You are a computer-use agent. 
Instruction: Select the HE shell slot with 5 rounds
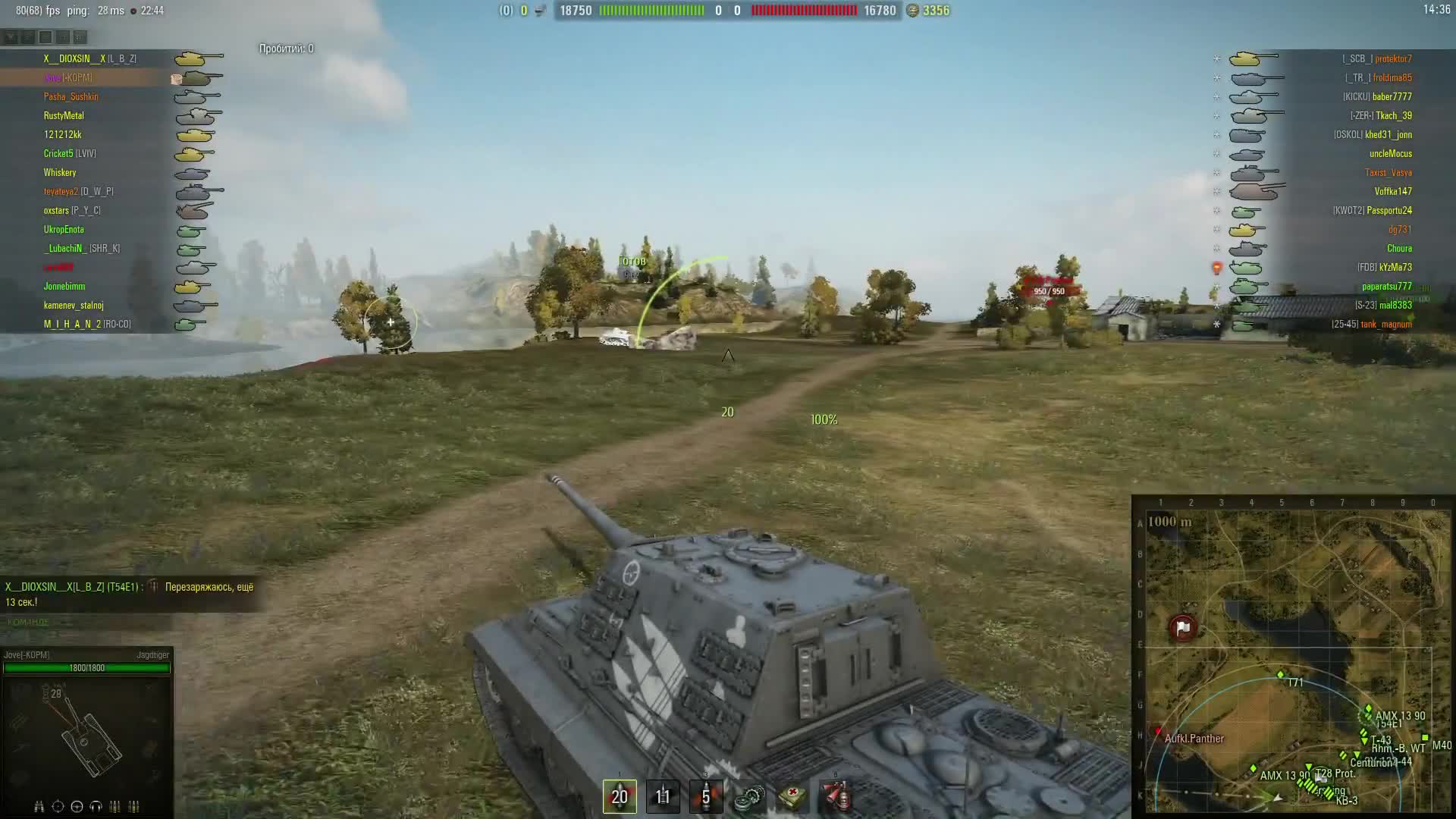coord(707,798)
